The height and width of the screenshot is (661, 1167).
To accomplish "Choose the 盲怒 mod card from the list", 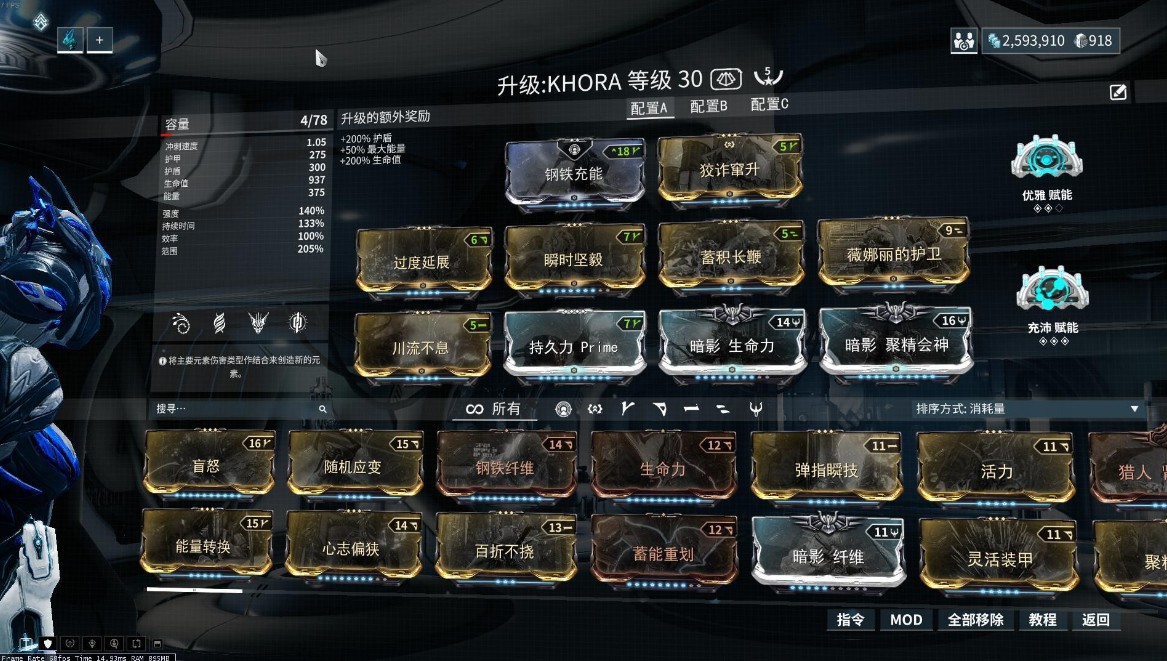I will pyautogui.click(x=209, y=465).
